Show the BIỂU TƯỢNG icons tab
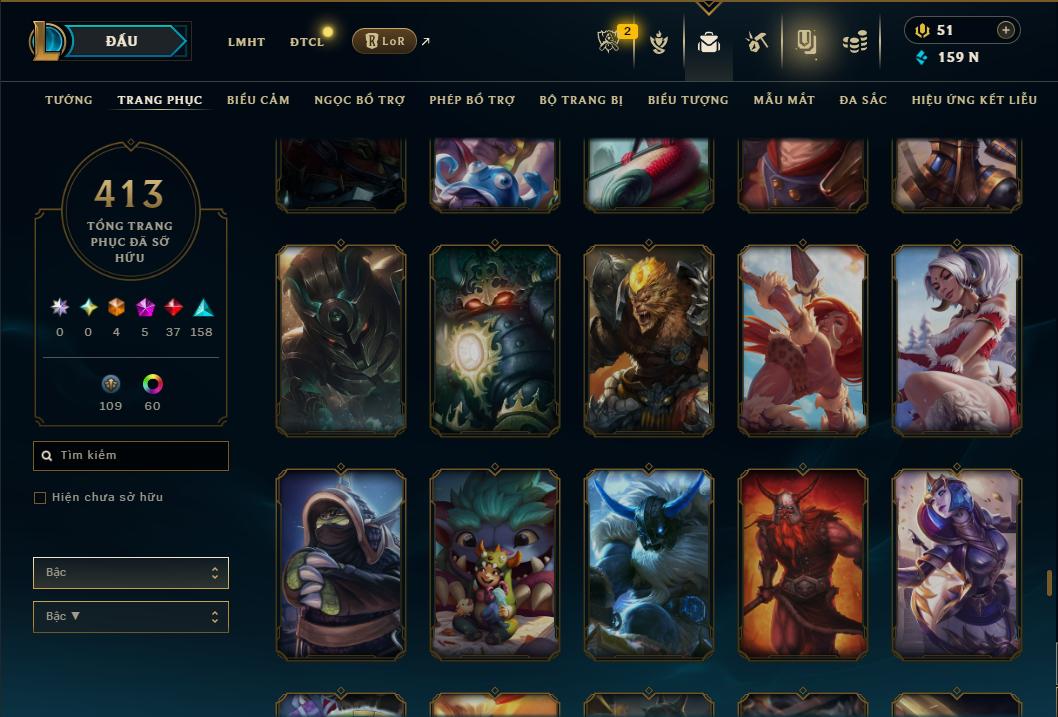 coord(688,100)
